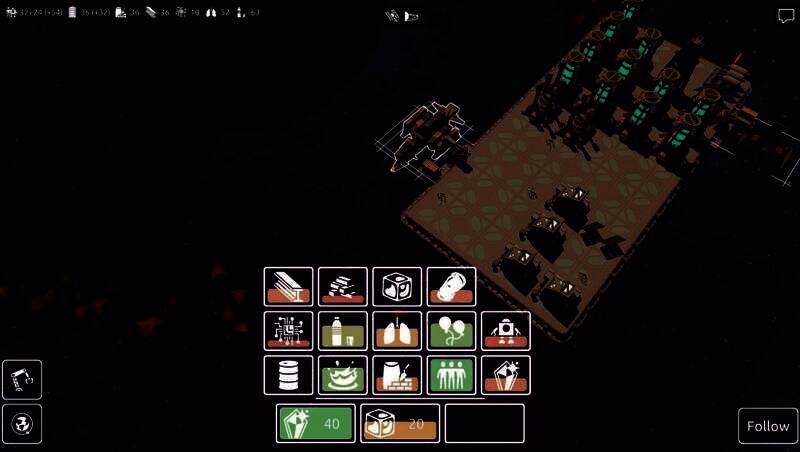Image resolution: width=800 pixels, height=452 pixels.
Task: Select the sparkling crystal resource tile
Action: (x=505, y=375)
